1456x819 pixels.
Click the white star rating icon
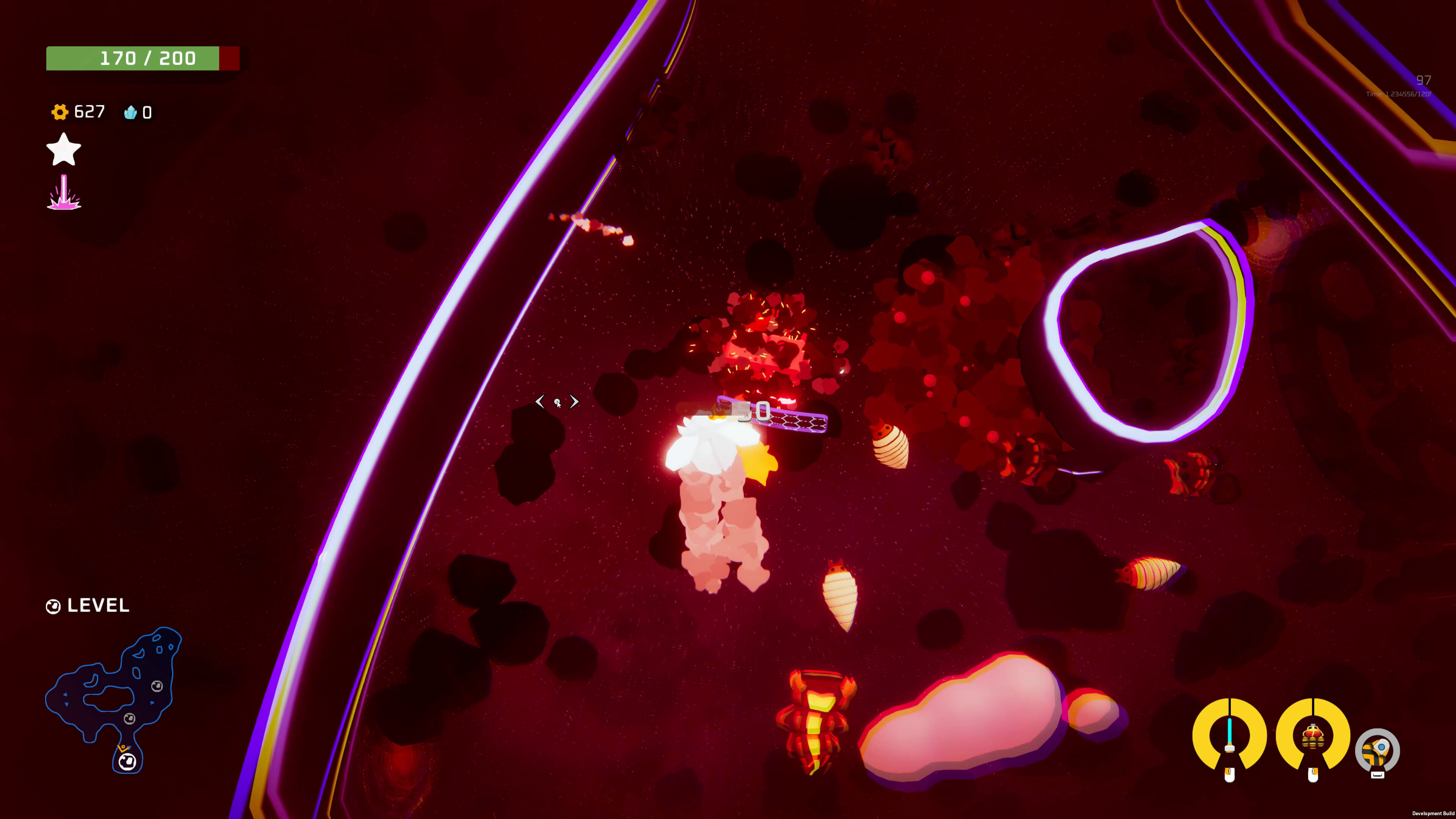63,150
